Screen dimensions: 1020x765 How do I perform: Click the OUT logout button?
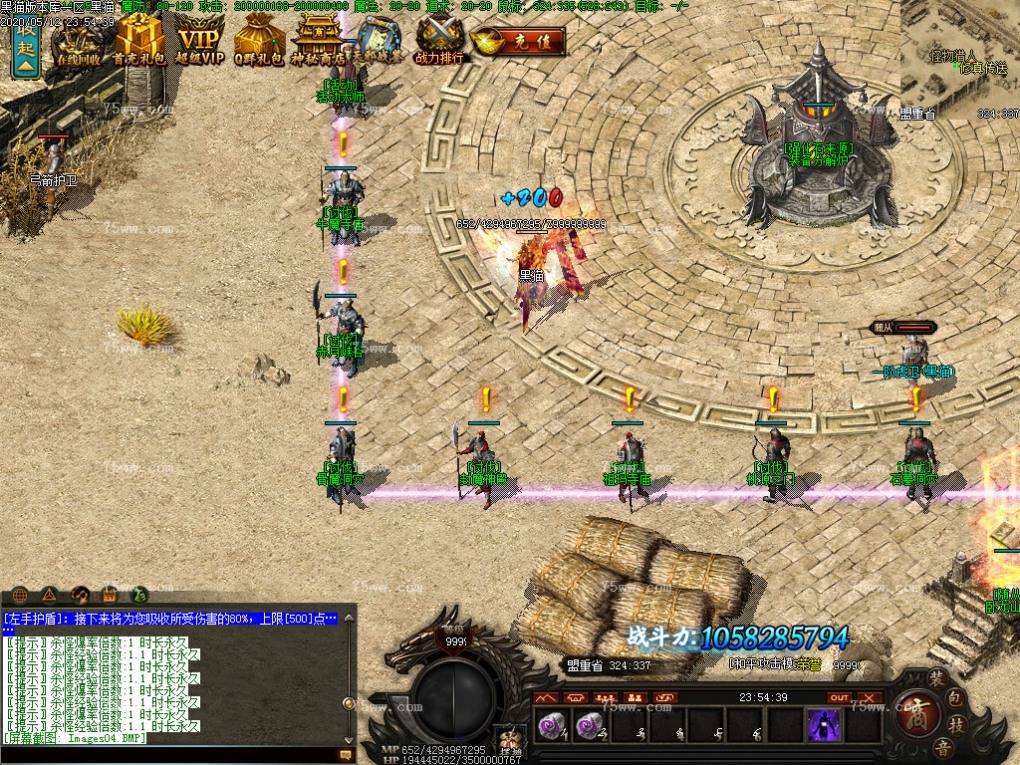click(839, 697)
